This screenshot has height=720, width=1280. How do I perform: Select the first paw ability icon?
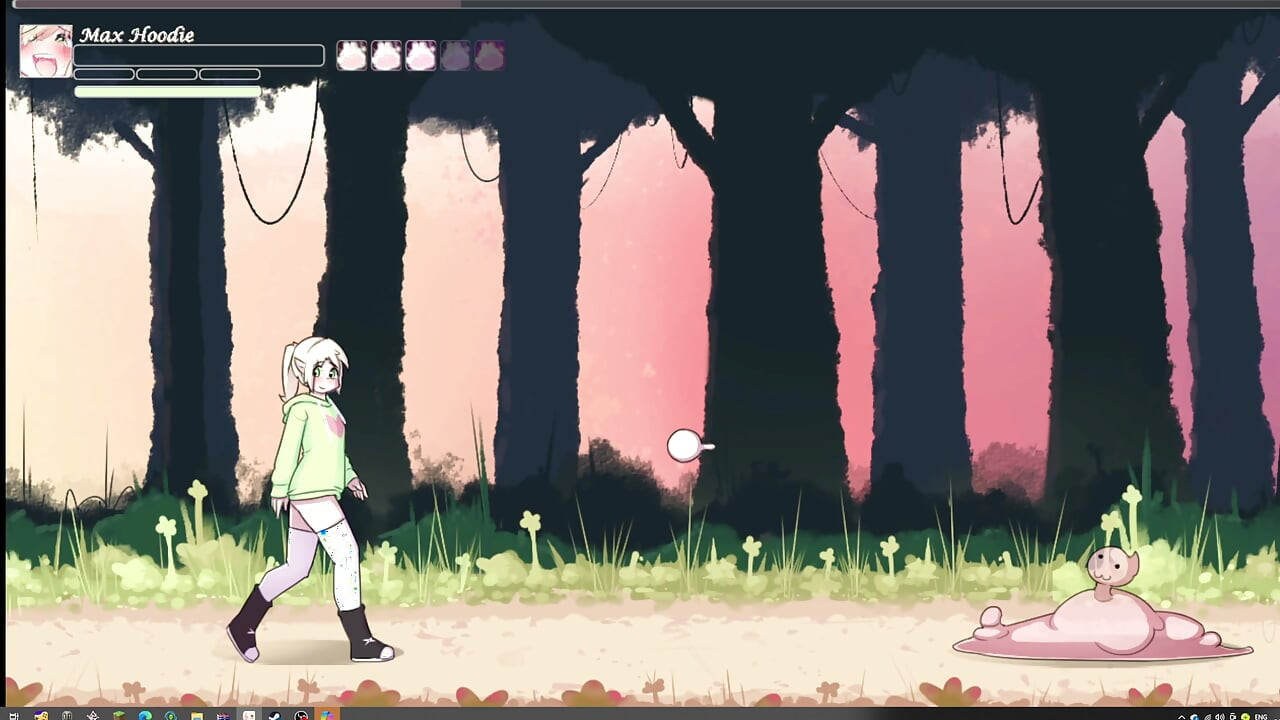351,55
